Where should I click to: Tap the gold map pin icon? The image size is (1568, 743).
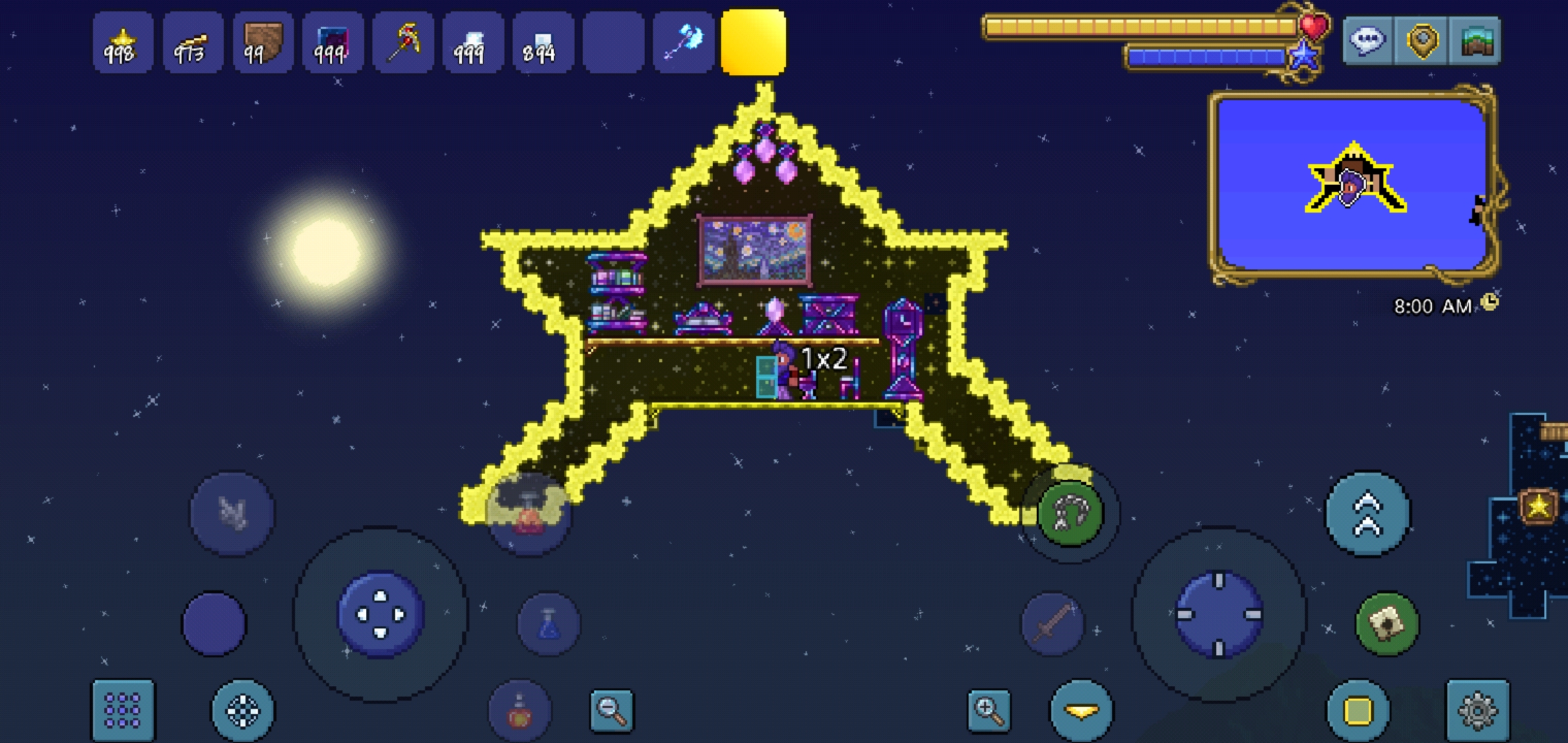tap(1422, 40)
